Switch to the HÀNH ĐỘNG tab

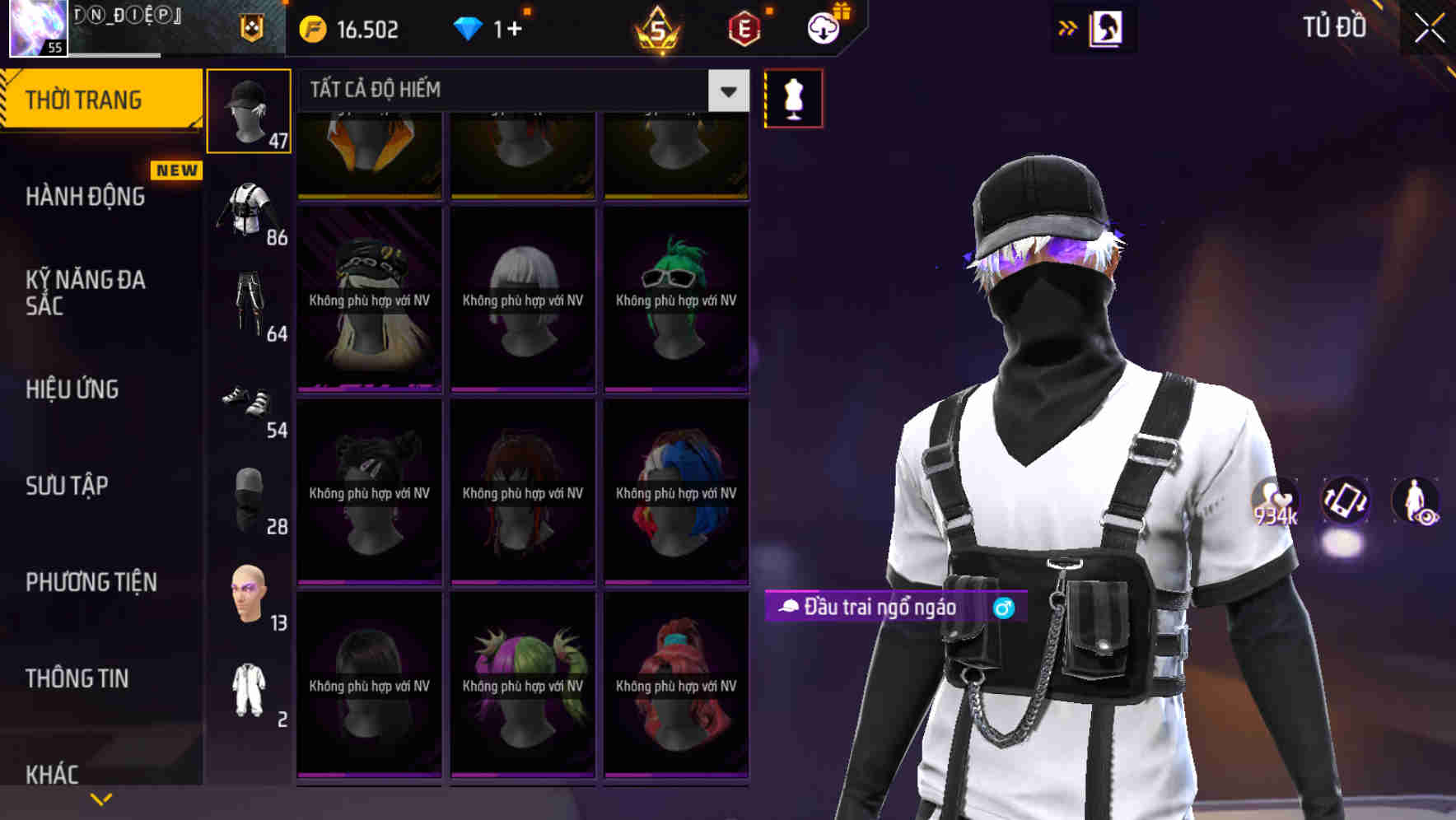86,196
